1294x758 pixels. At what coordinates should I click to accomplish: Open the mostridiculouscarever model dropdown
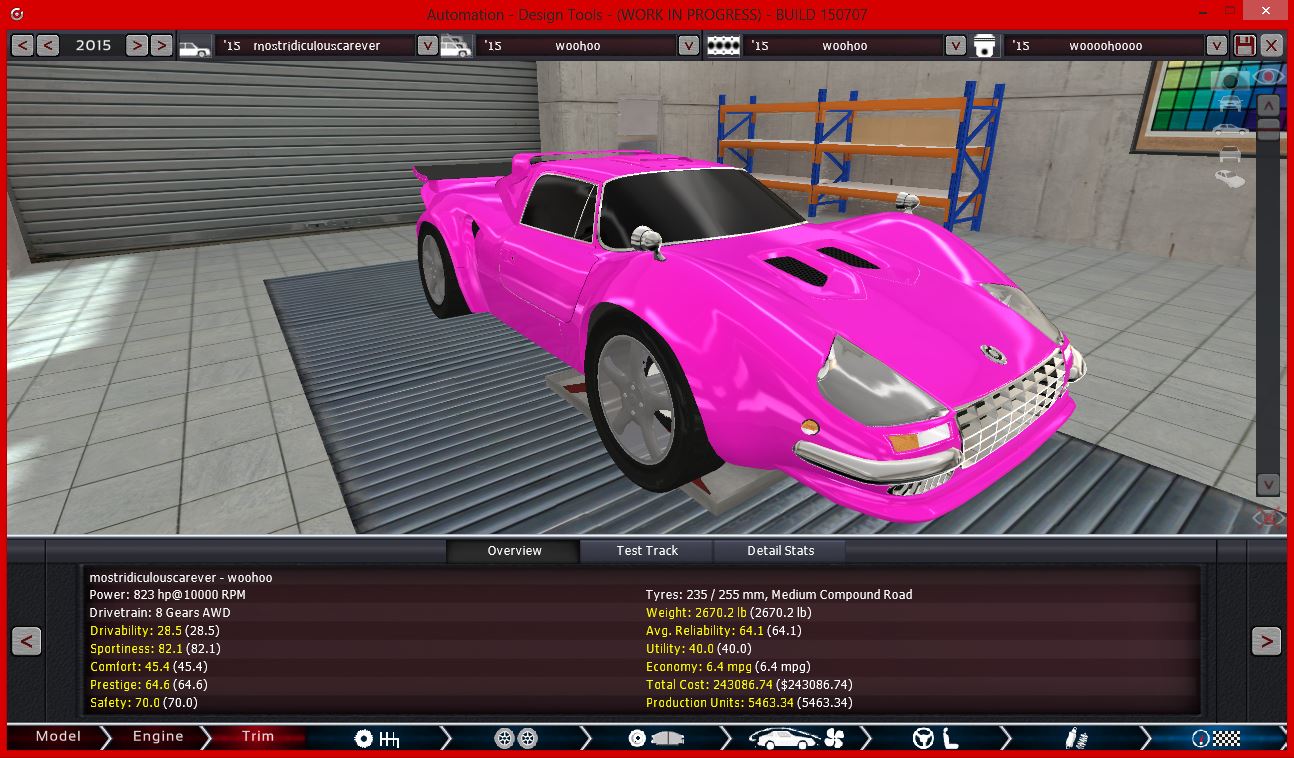pyautogui.click(x=428, y=45)
